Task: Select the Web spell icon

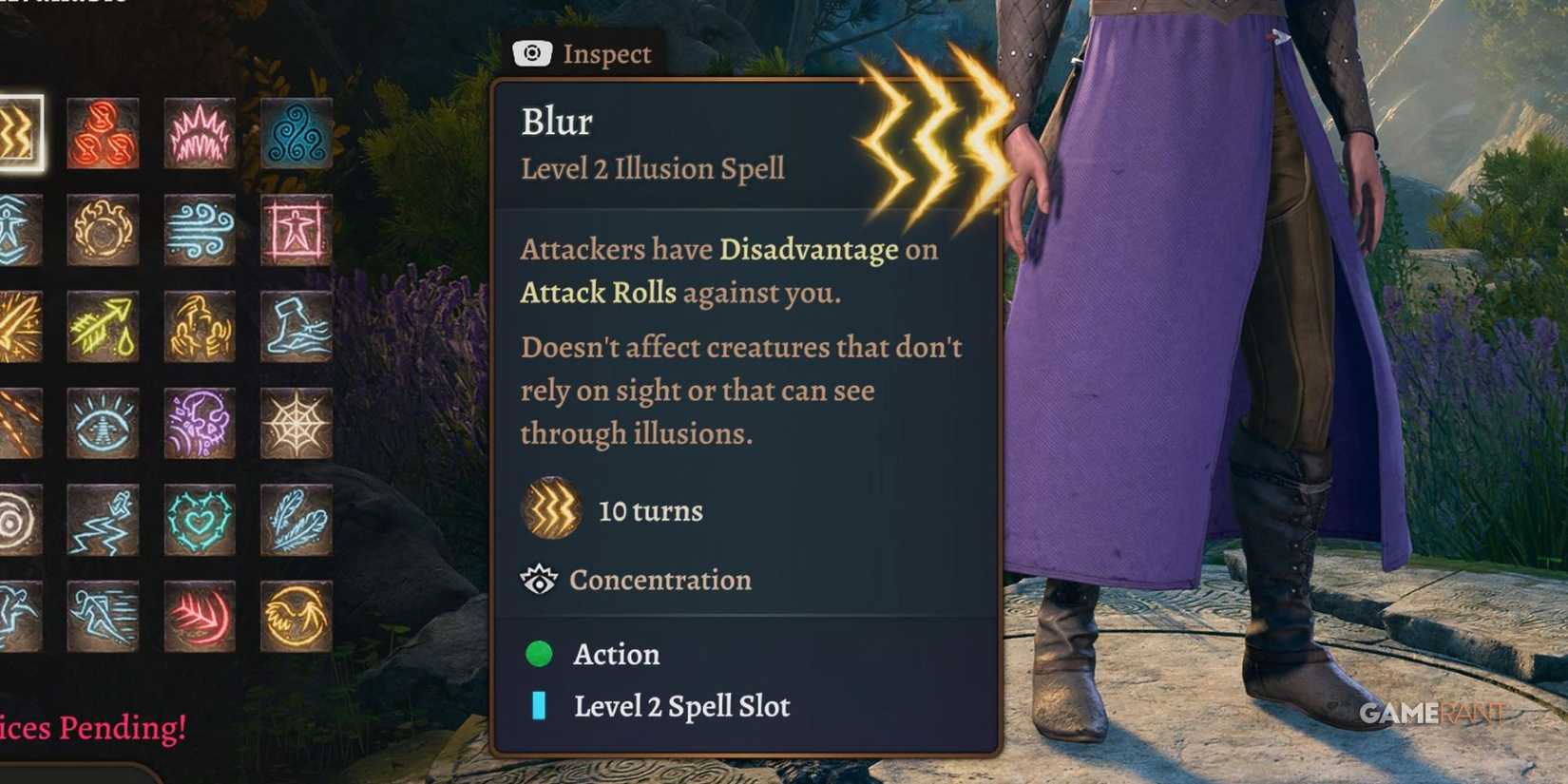Action: (x=295, y=426)
